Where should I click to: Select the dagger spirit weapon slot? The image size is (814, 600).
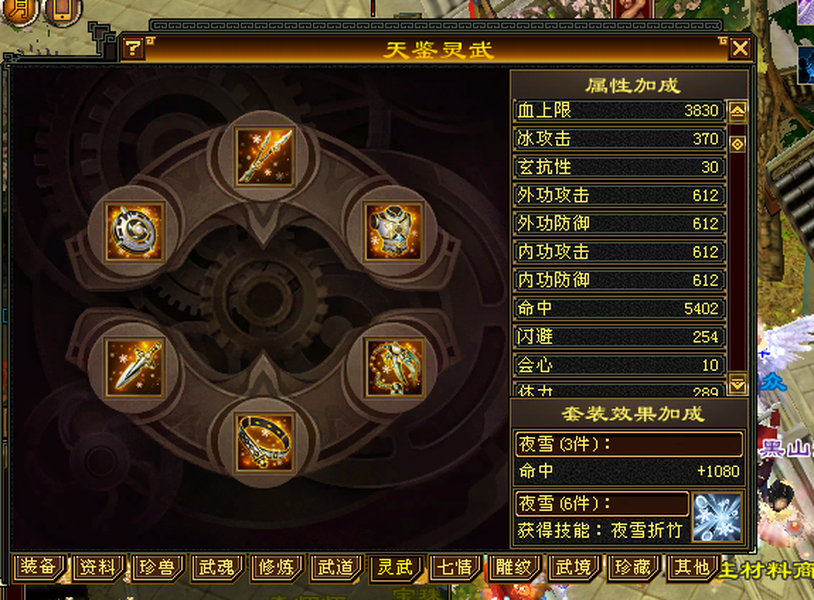pyautogui.click(x=135, y=367)
